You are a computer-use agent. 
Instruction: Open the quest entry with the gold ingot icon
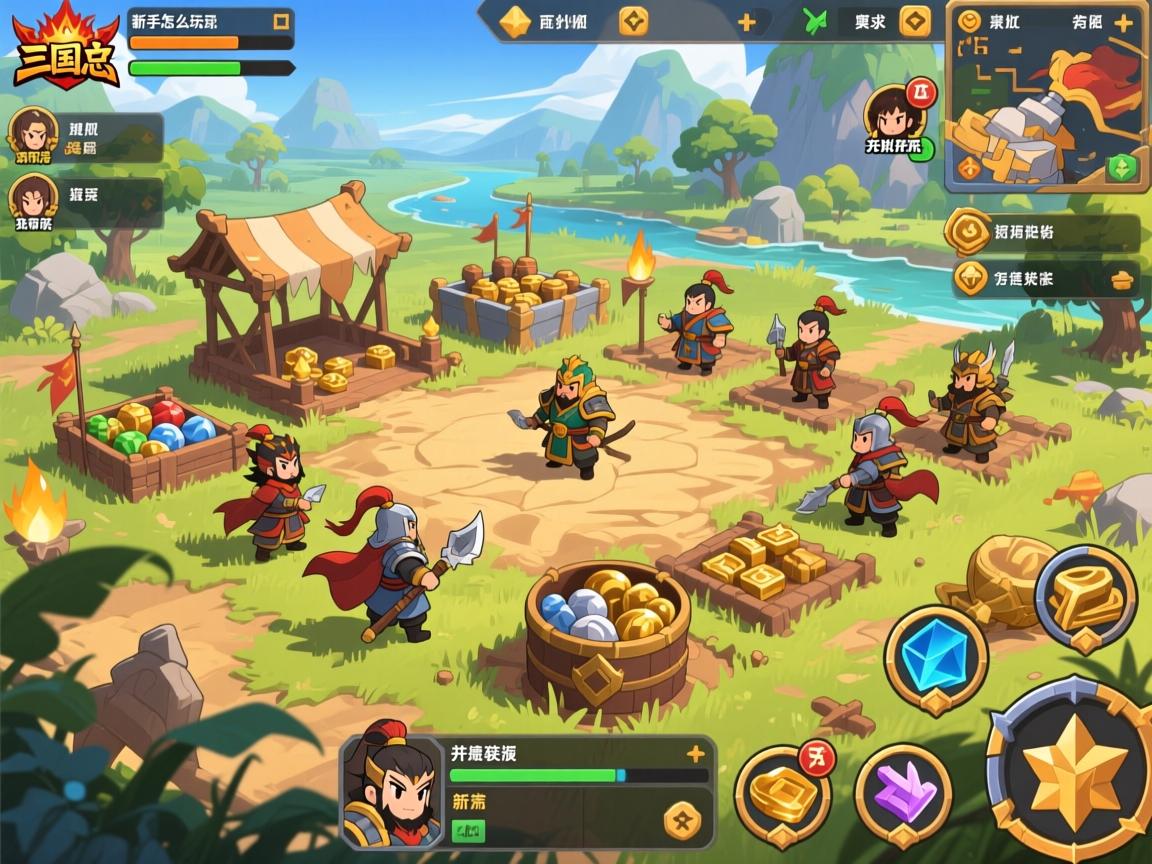pyautogui.click(x=1043, y=279)
